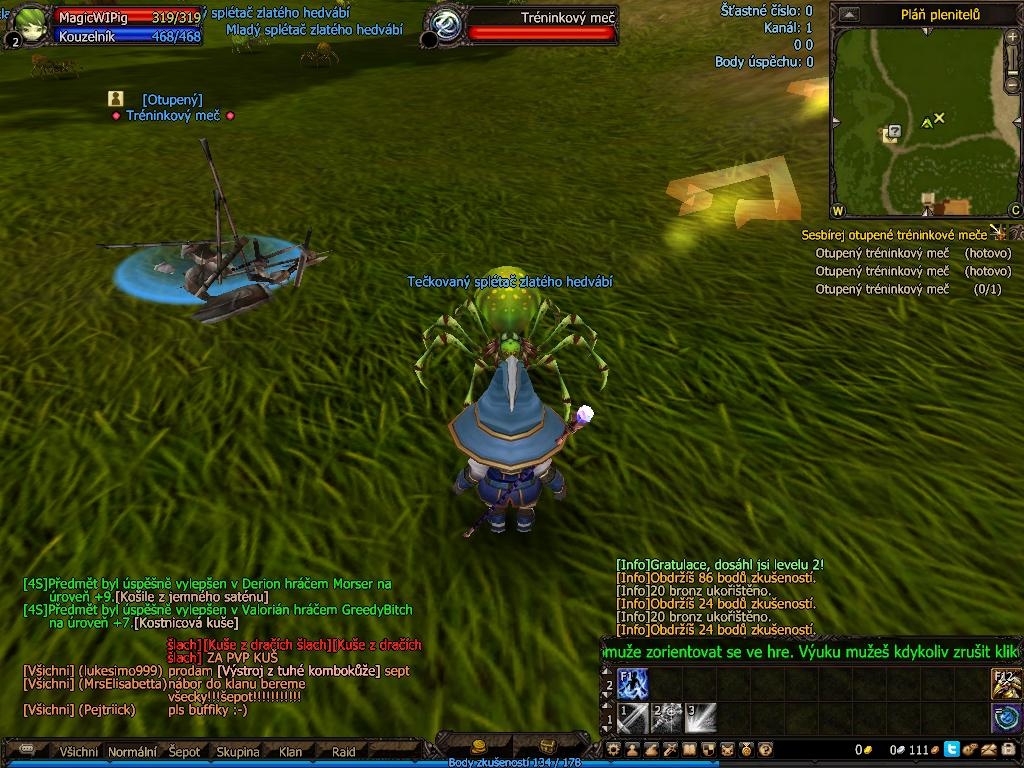Viewport: 1024px width, 768px height.
Task: Switch to the Skupina chat tab
Action: pos(238,751)
